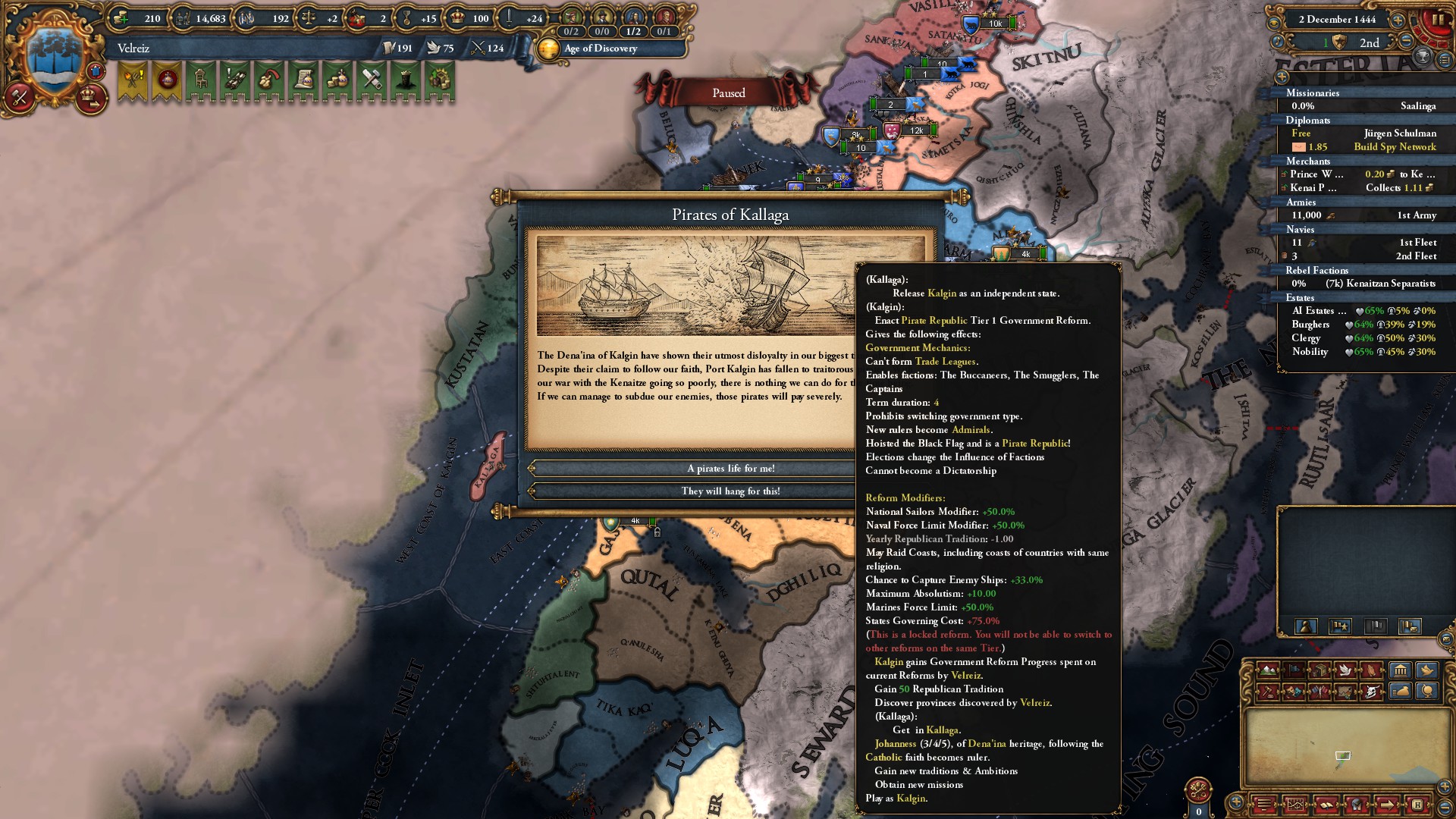Choose 'They will hang for this!'
The width and height of the screenshot is (1456, 819).
point(730,491)
